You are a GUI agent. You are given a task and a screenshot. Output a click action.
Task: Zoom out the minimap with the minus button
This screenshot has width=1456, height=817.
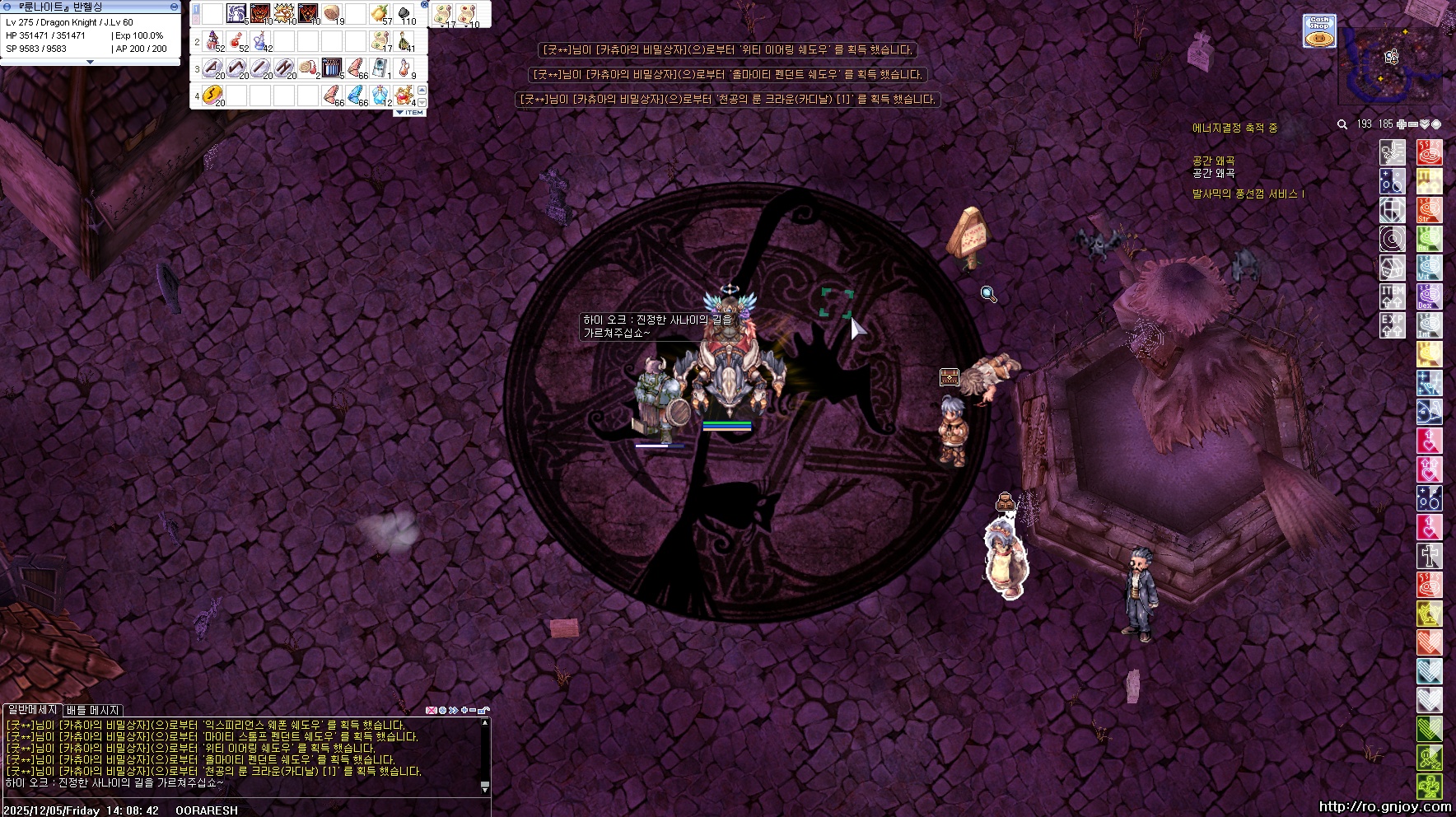1413,124
